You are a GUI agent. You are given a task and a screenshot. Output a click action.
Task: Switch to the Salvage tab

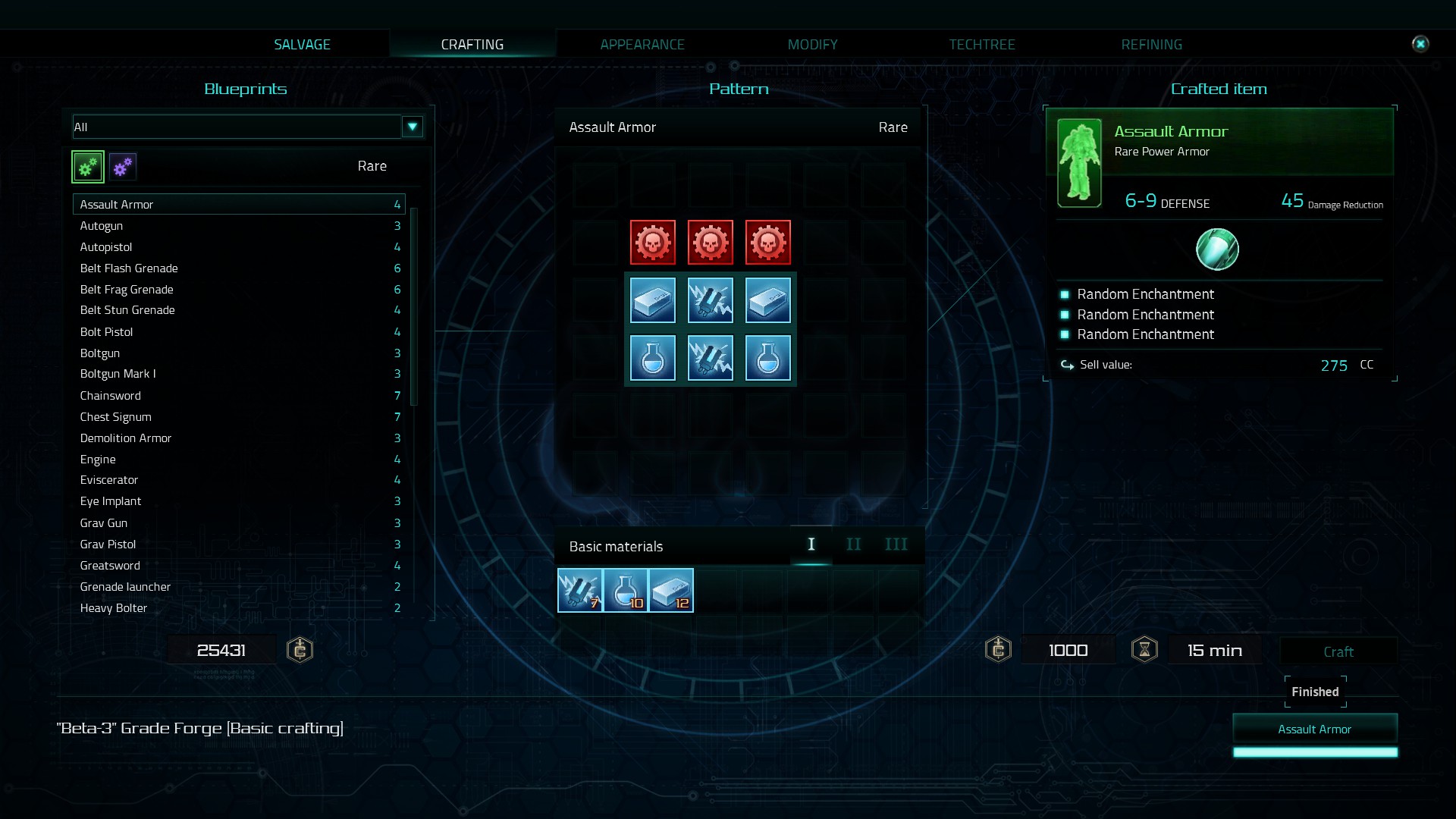click(302, 45)
